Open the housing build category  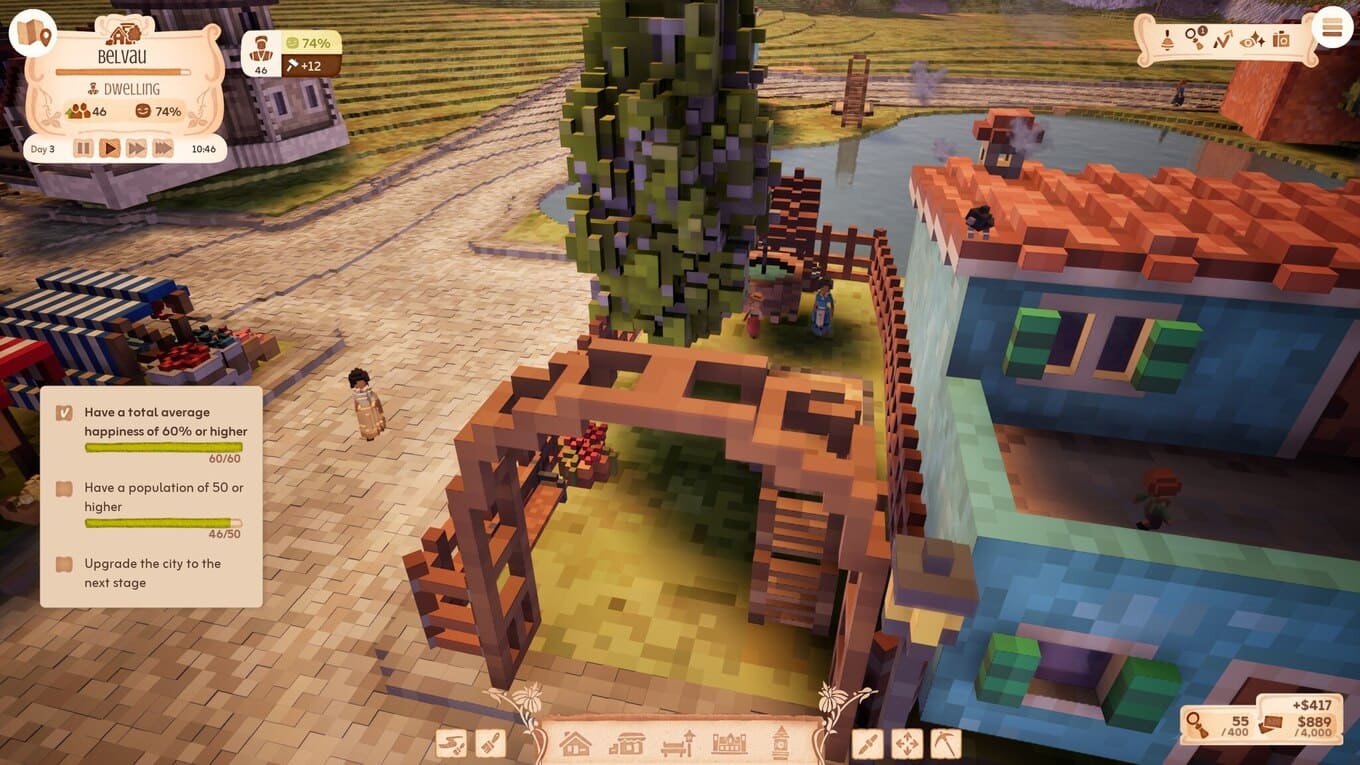click(x=575, y=743)
